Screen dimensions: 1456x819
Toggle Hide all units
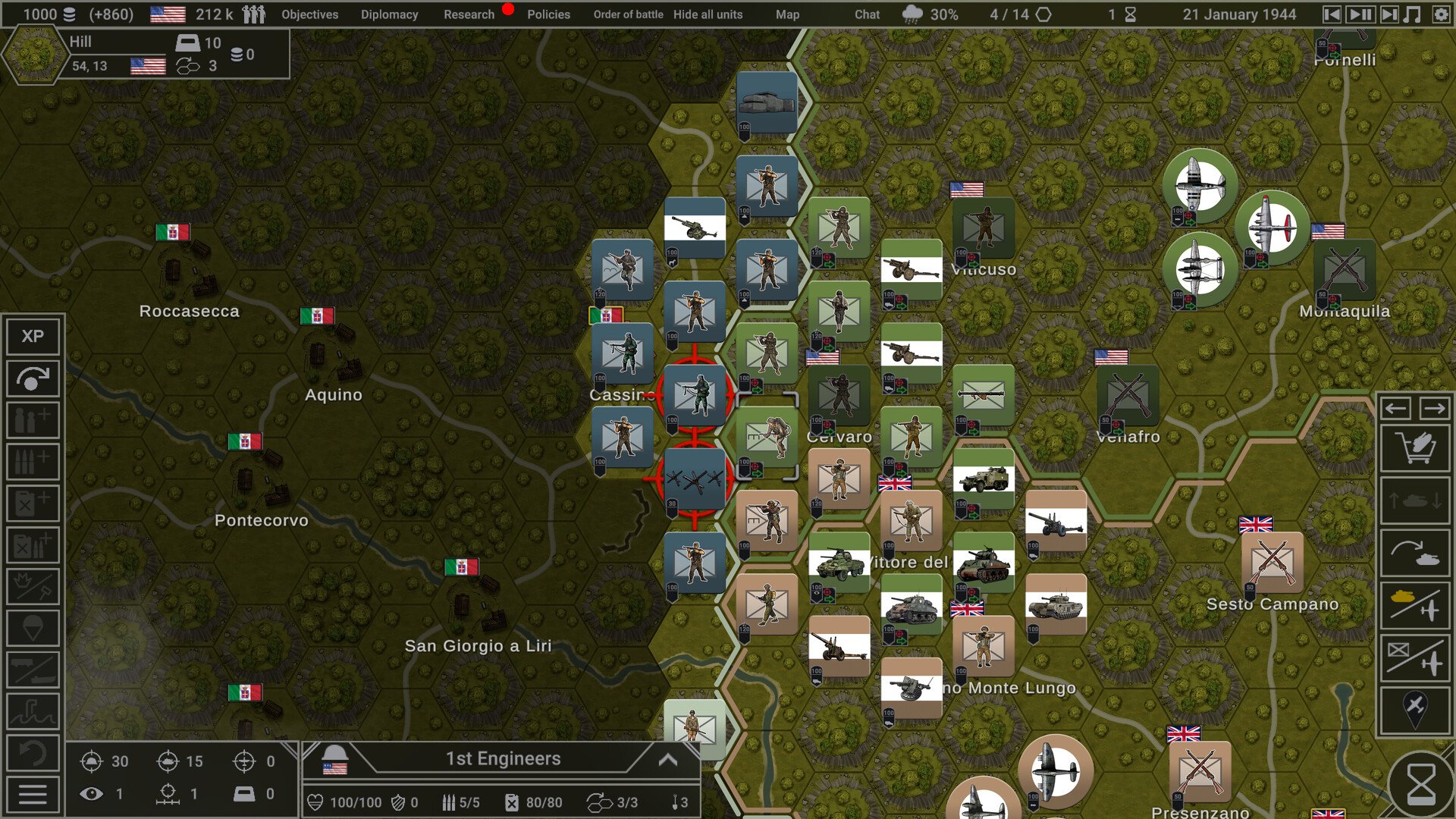[x=708, y=14]
